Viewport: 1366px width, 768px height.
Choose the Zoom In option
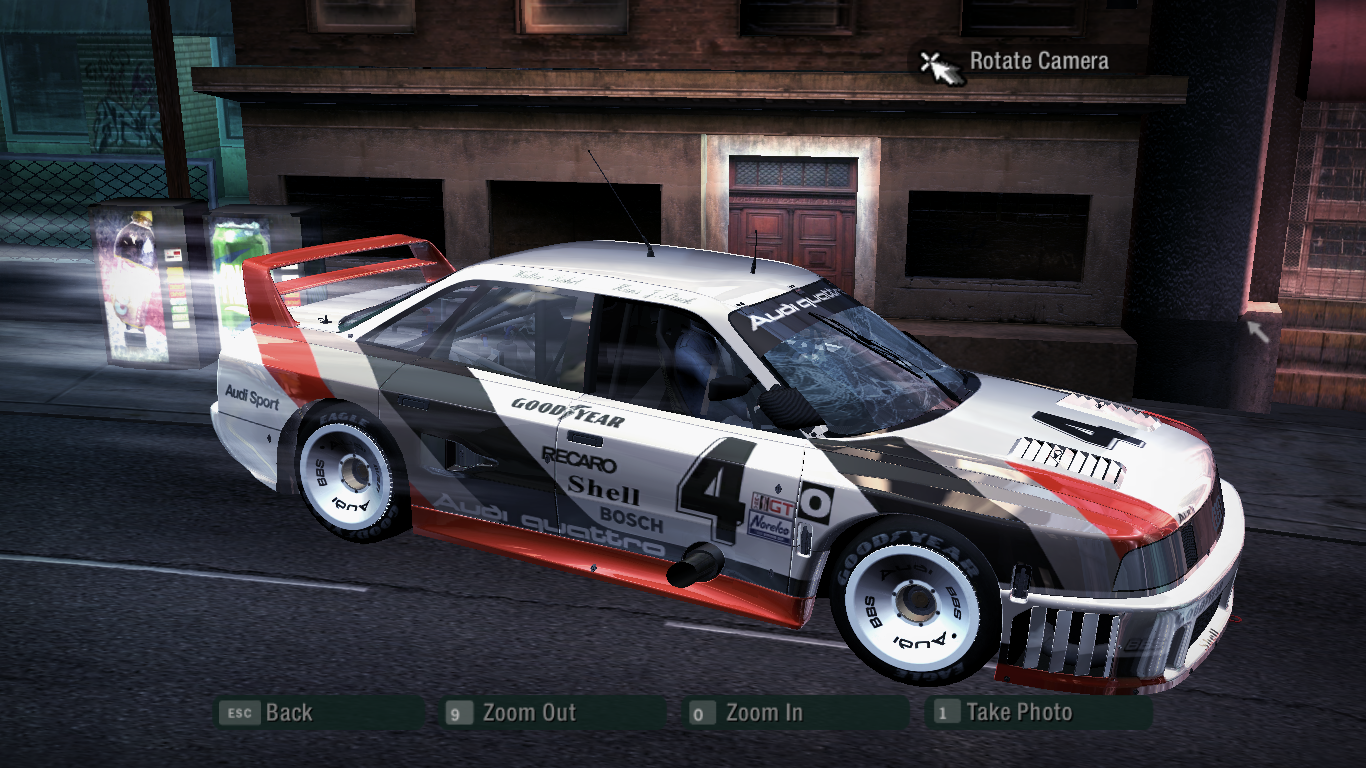[763, 713]
